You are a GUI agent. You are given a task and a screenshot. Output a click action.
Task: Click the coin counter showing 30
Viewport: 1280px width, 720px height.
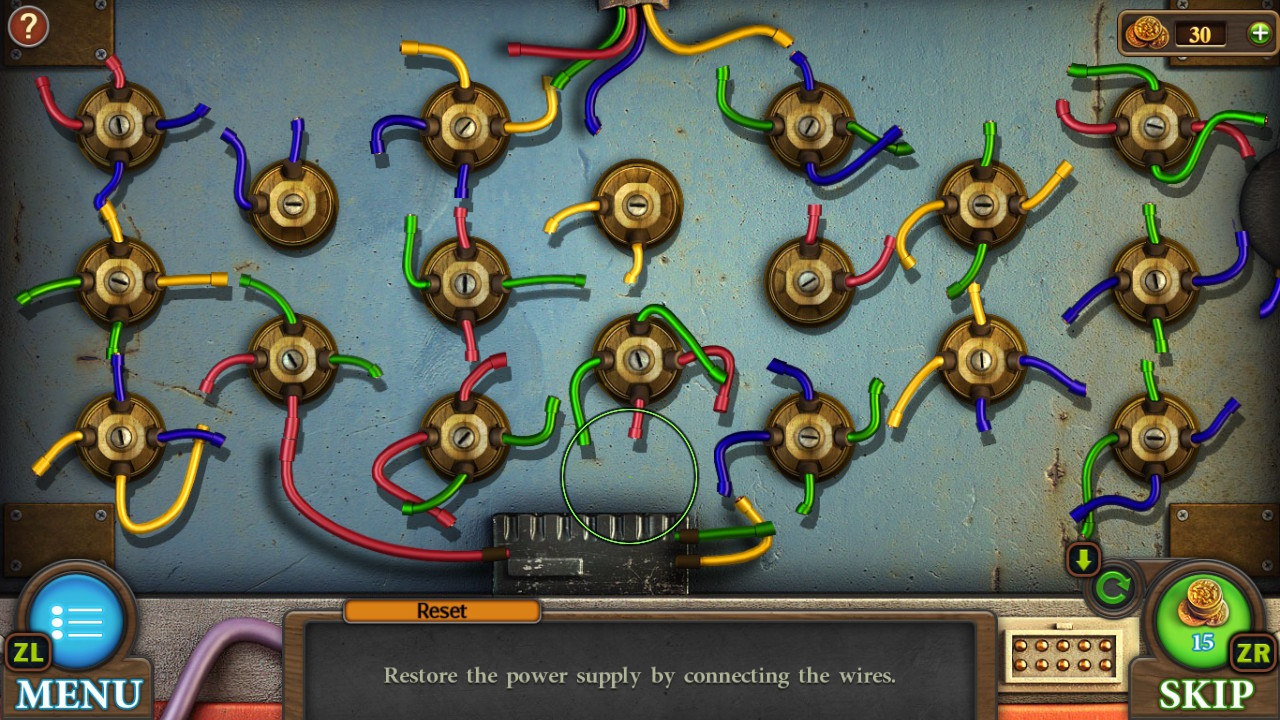click(x=1200, y=34)
